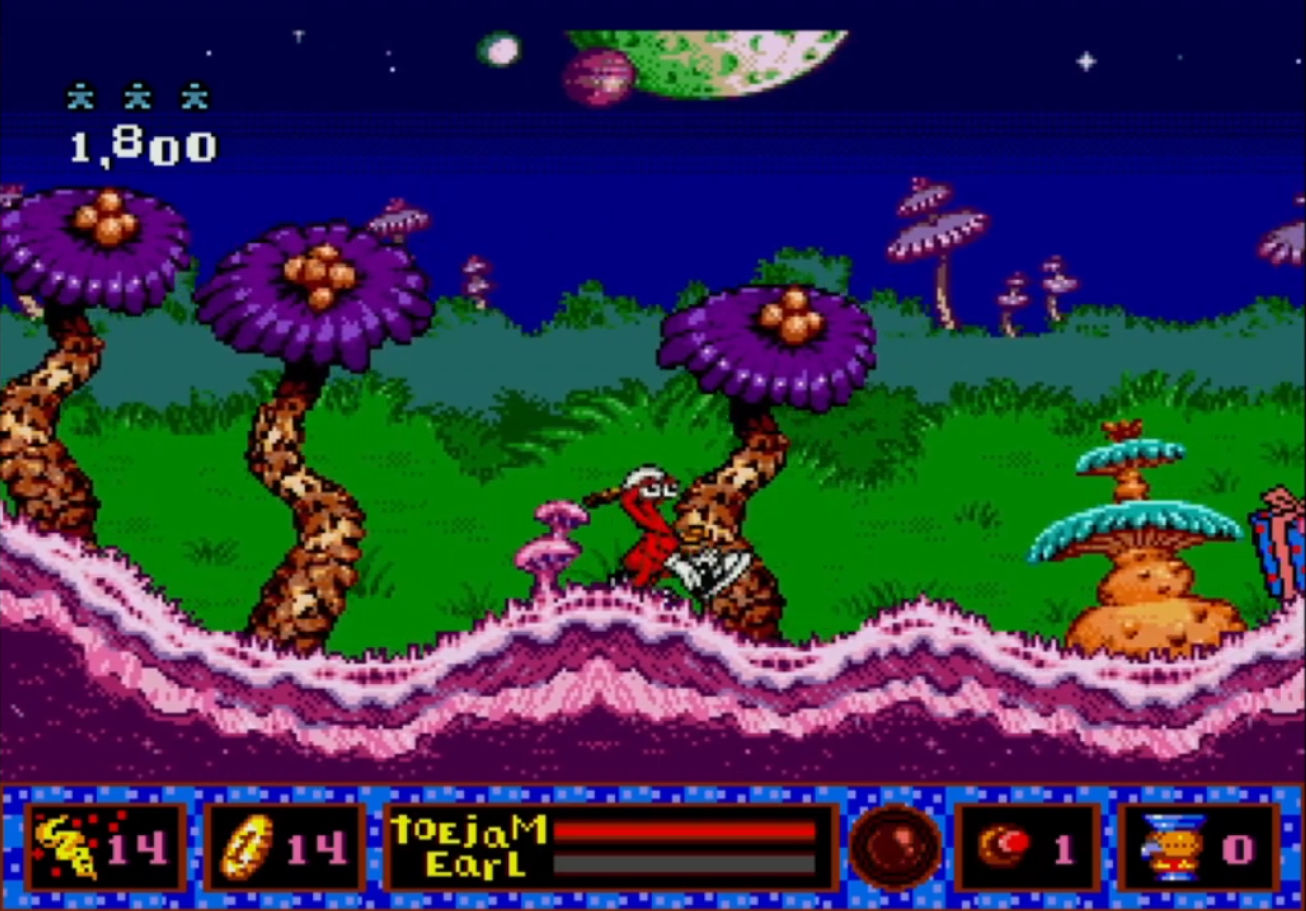The height and width of the screenshot is (911, 1306).
Task: Activate the round dark red button
Action: [x=895, y=847]
